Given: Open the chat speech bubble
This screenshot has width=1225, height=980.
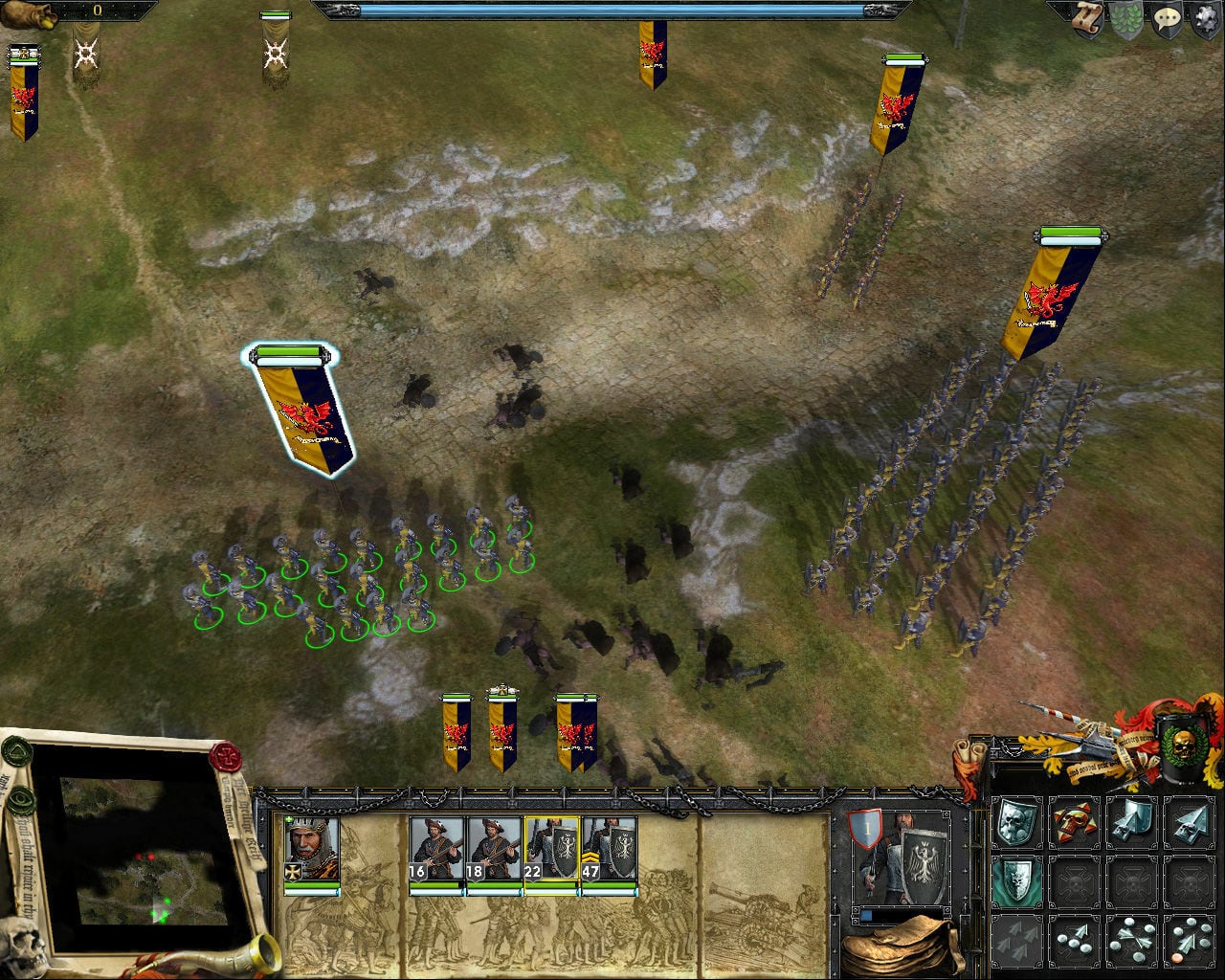Looking at the screenshot, I should tap(1167, 20).
